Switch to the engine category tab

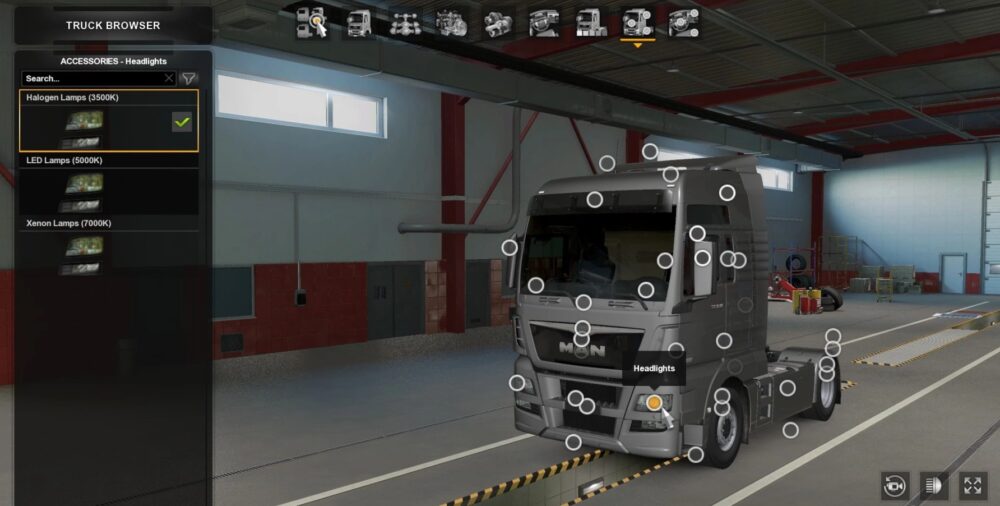(450, 22)
